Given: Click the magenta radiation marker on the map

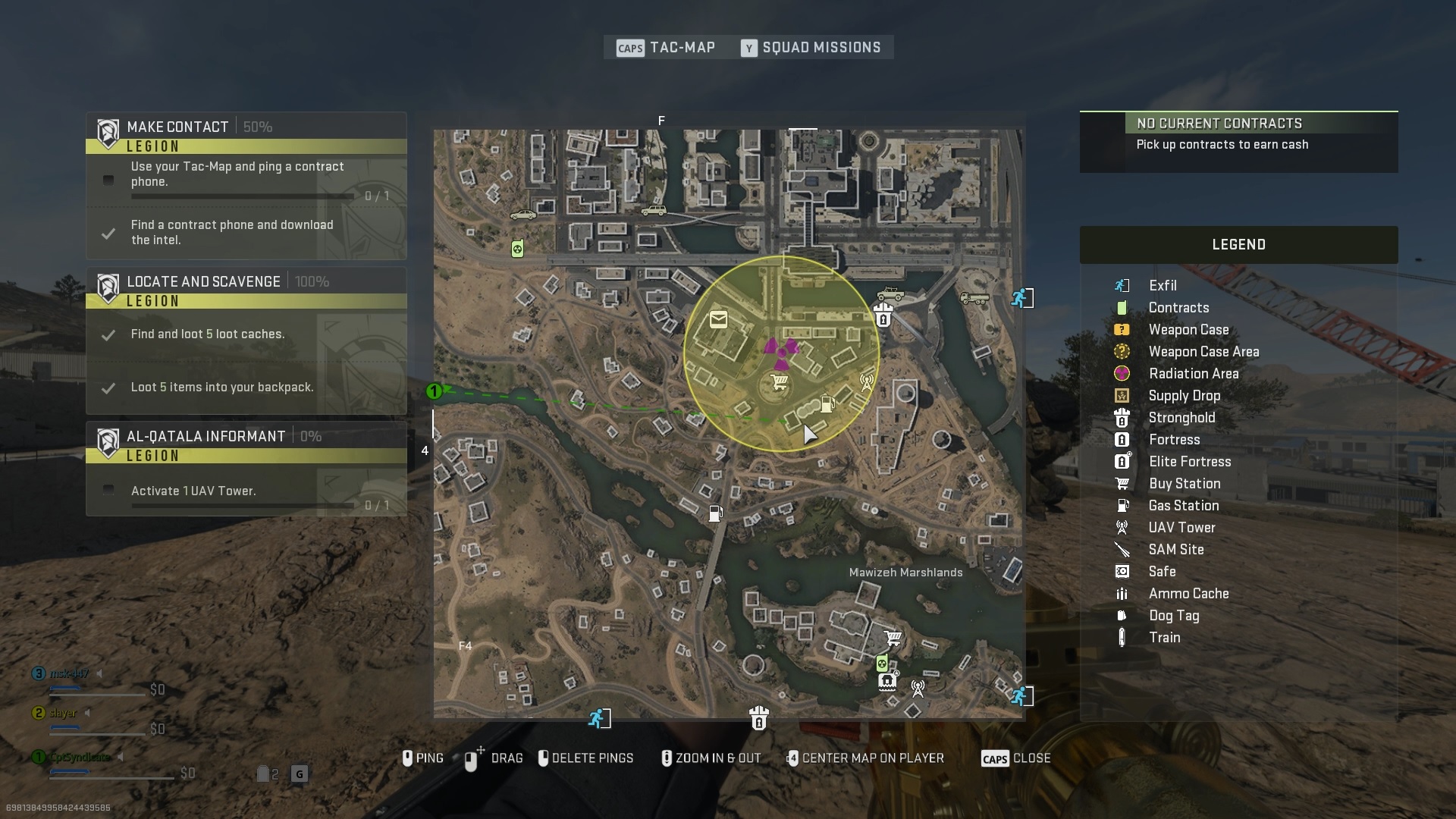Looking at the screenshot, I should (781, 350).
